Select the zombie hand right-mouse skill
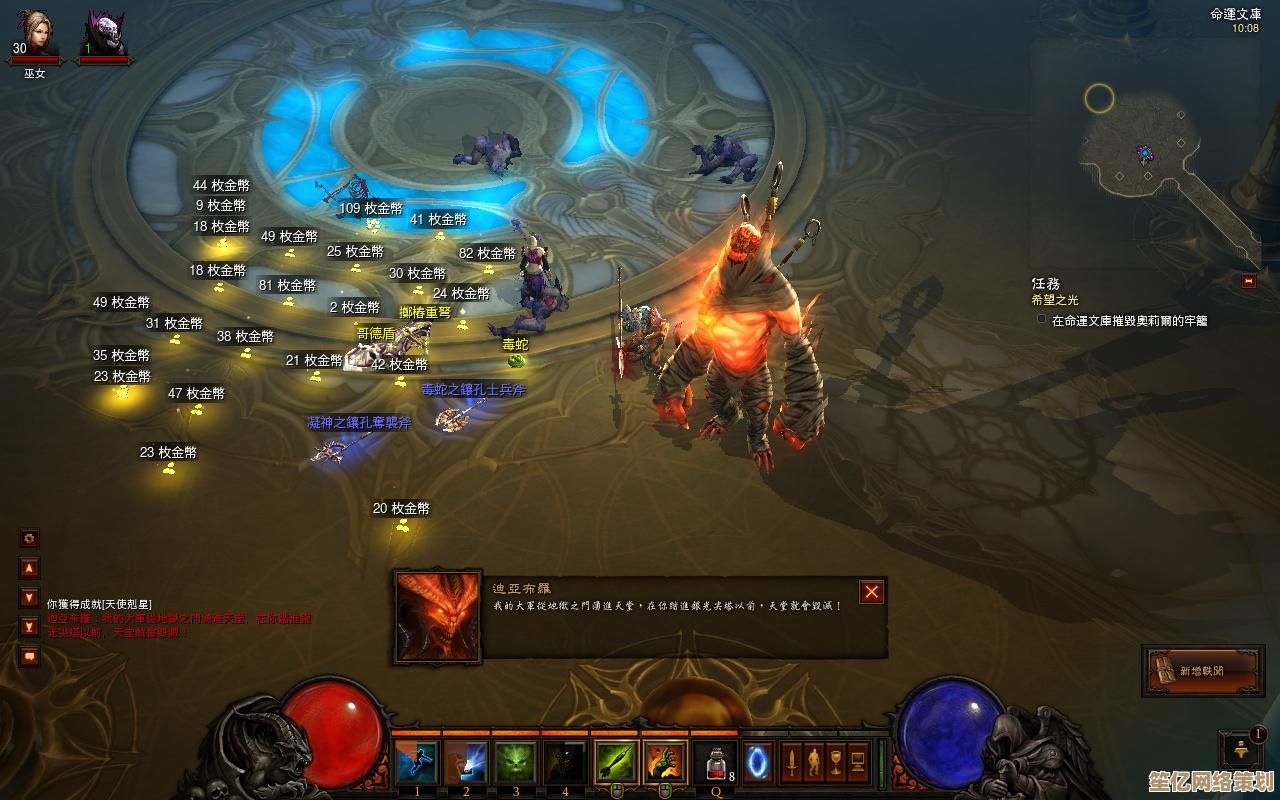 (x=665, y=763)
